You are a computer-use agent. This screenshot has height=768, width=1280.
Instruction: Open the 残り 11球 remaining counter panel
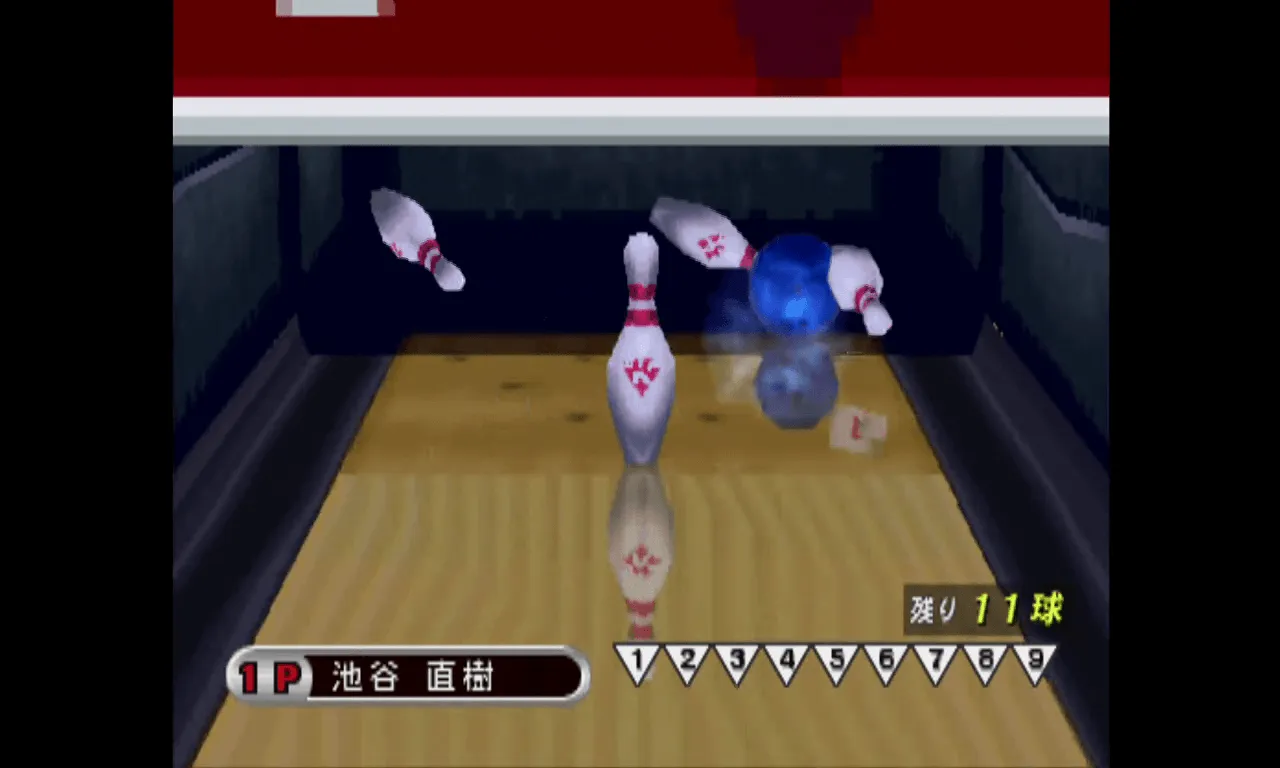point(985,607)
